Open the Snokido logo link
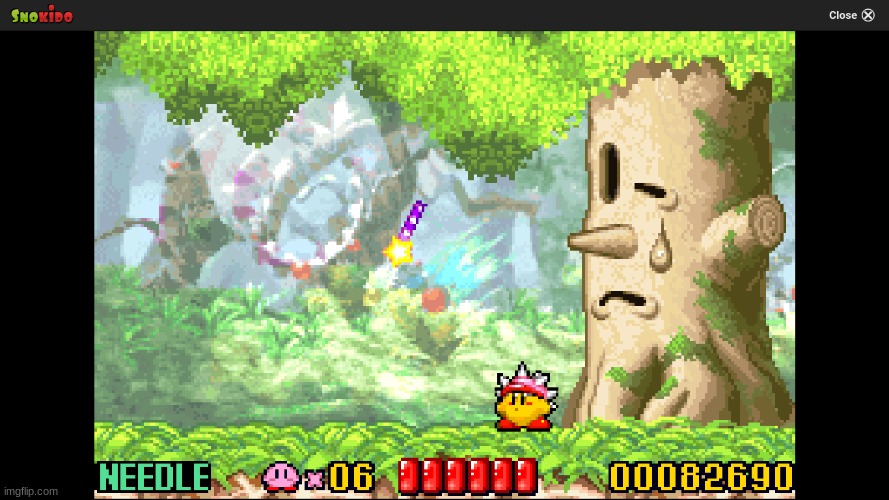889x500 pixels. tap(42, 15)
